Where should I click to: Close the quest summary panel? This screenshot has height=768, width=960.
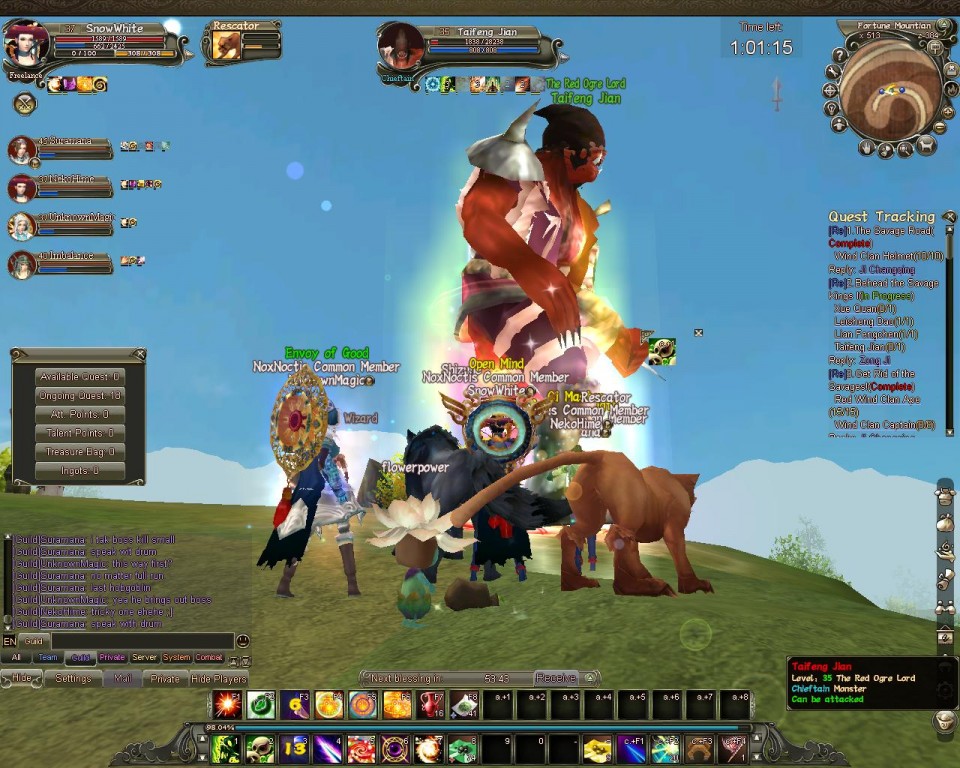140,354
